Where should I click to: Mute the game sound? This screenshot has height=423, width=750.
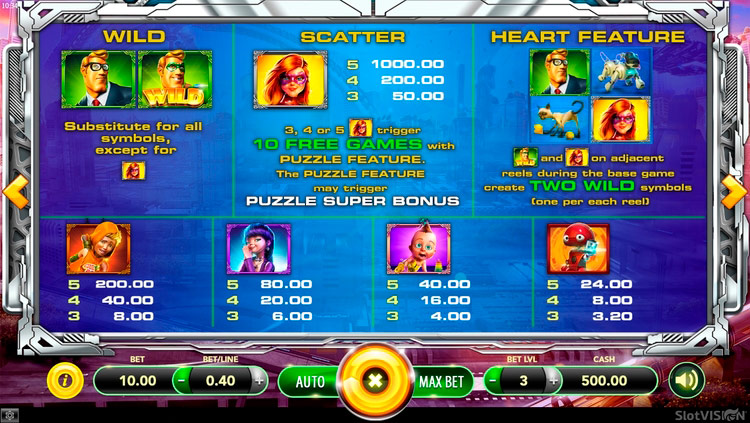[x=684, y=380]
